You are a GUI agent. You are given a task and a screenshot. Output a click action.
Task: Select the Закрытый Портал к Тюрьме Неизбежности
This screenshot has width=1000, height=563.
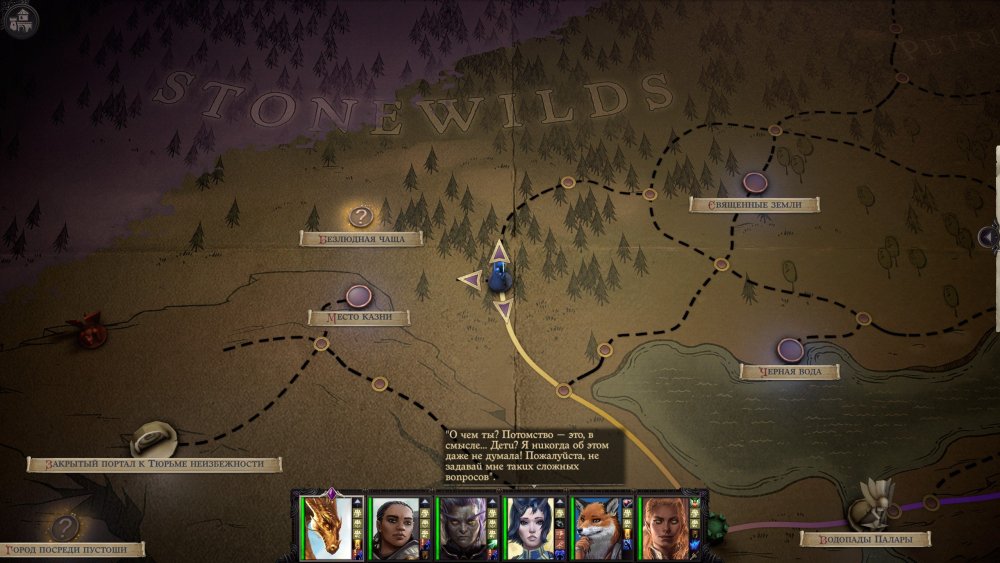coord(154,438)
